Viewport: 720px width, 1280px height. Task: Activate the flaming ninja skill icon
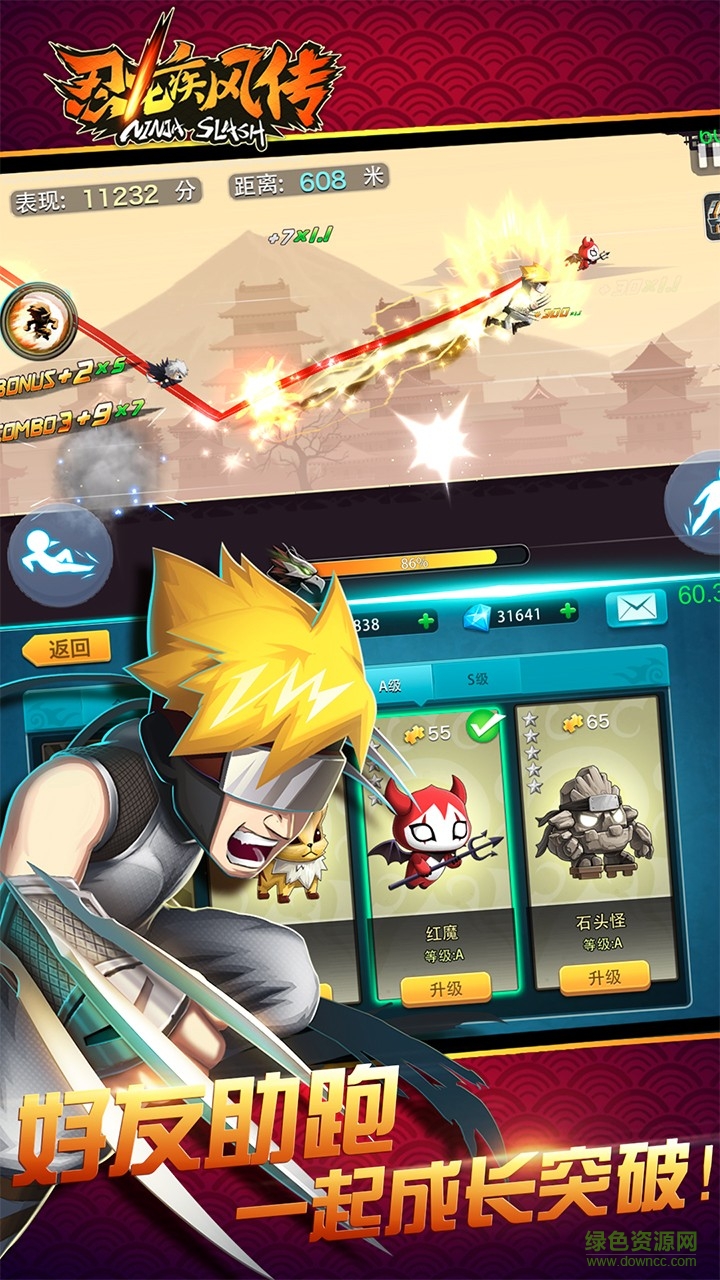(x=38, y=323)
